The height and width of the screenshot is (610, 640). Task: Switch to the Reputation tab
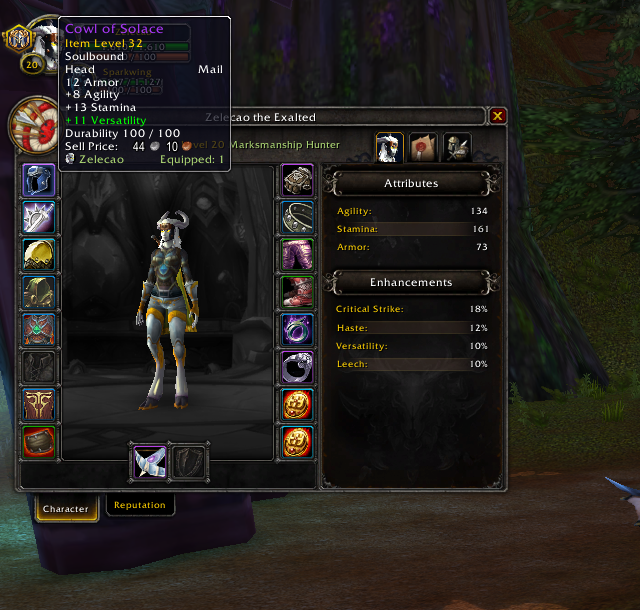point(140,505)
